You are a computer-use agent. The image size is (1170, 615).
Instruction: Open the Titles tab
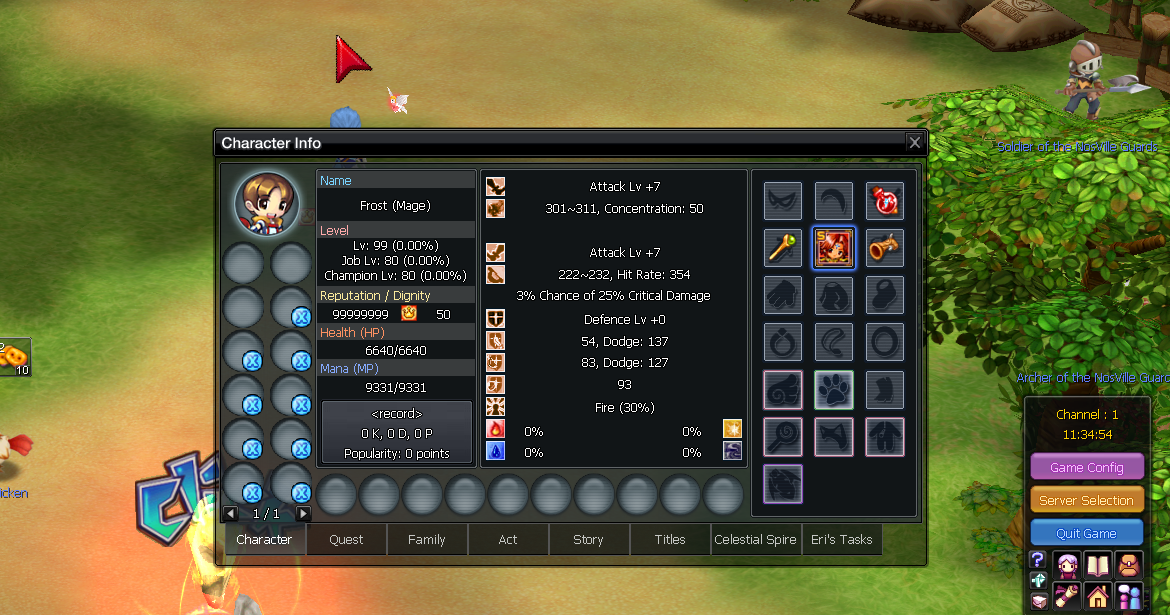point(670,540)
